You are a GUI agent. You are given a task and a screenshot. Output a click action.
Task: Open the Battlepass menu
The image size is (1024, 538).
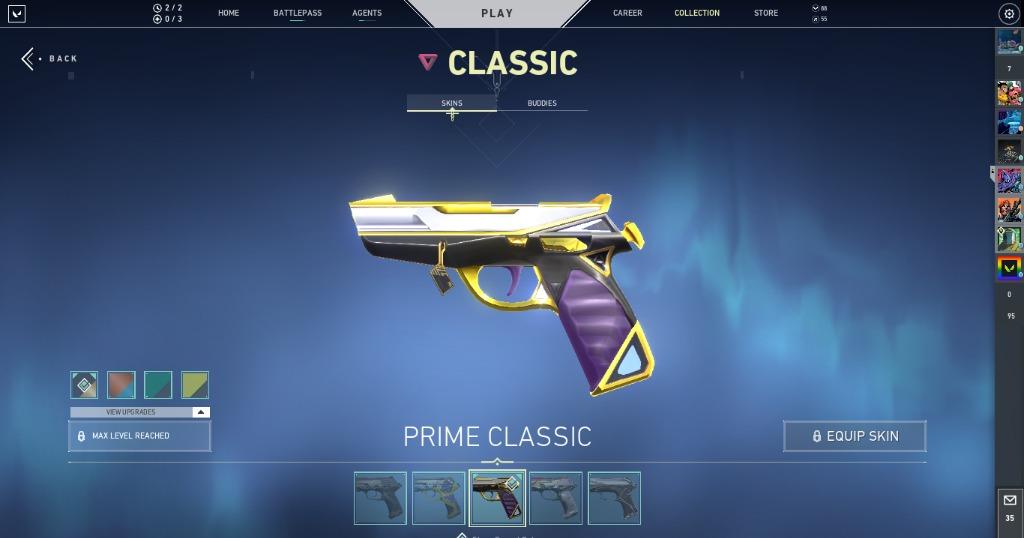[297, 13]
